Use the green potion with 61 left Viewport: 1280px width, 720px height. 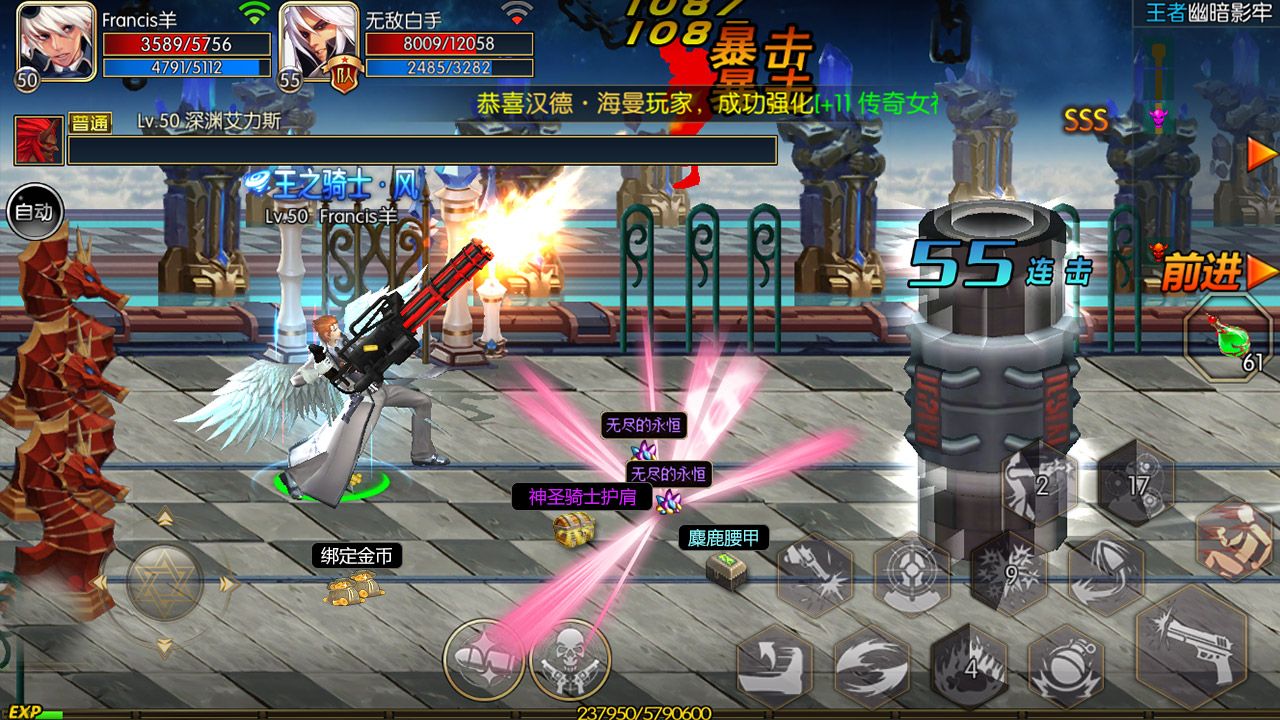tap(1229, 341)
